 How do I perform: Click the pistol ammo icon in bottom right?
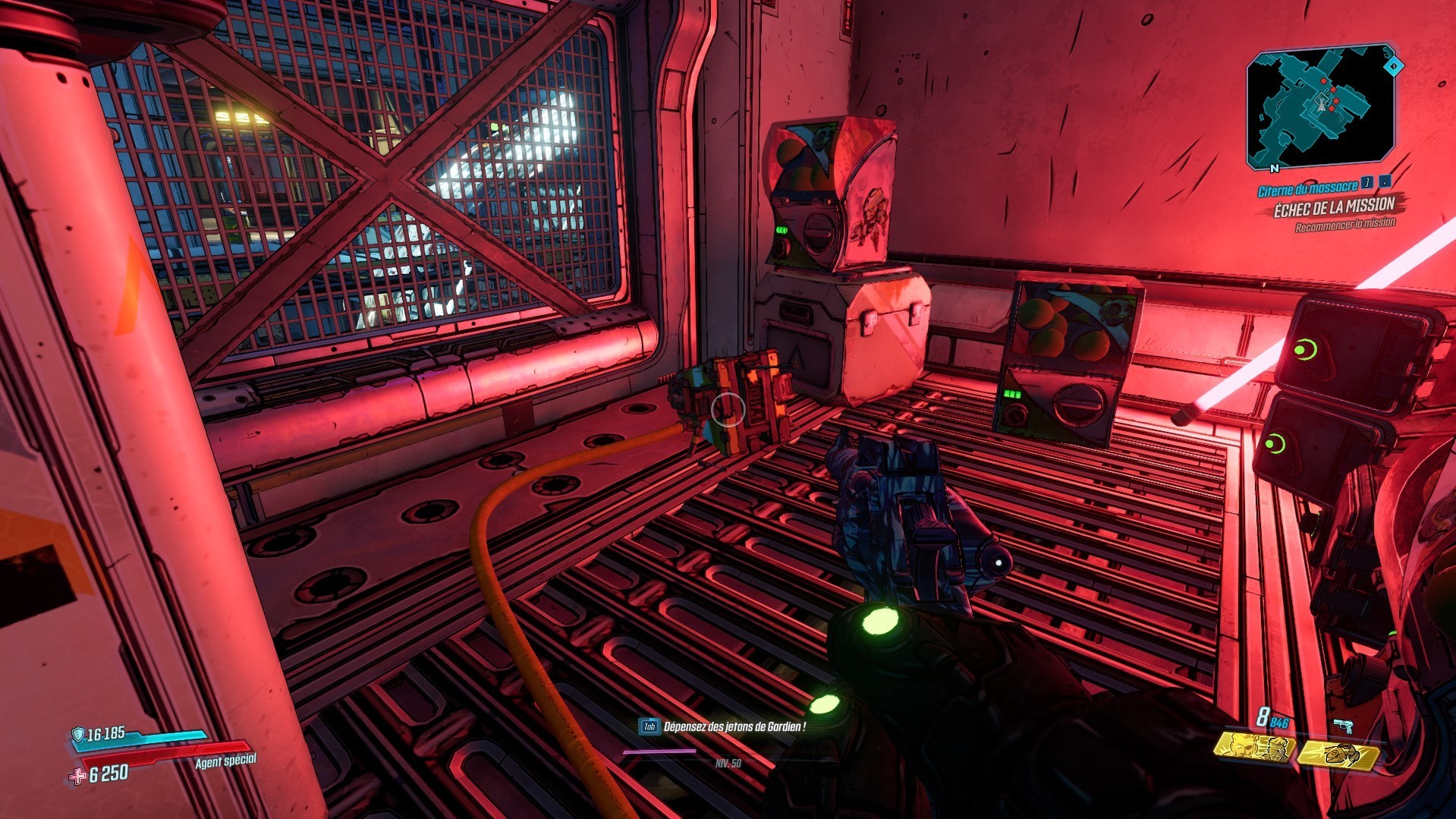point(1344,725)
